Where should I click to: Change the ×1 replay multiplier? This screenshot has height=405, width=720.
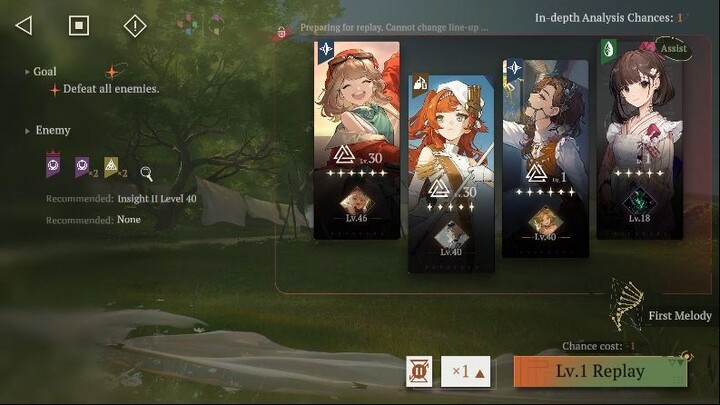point(466,371)
